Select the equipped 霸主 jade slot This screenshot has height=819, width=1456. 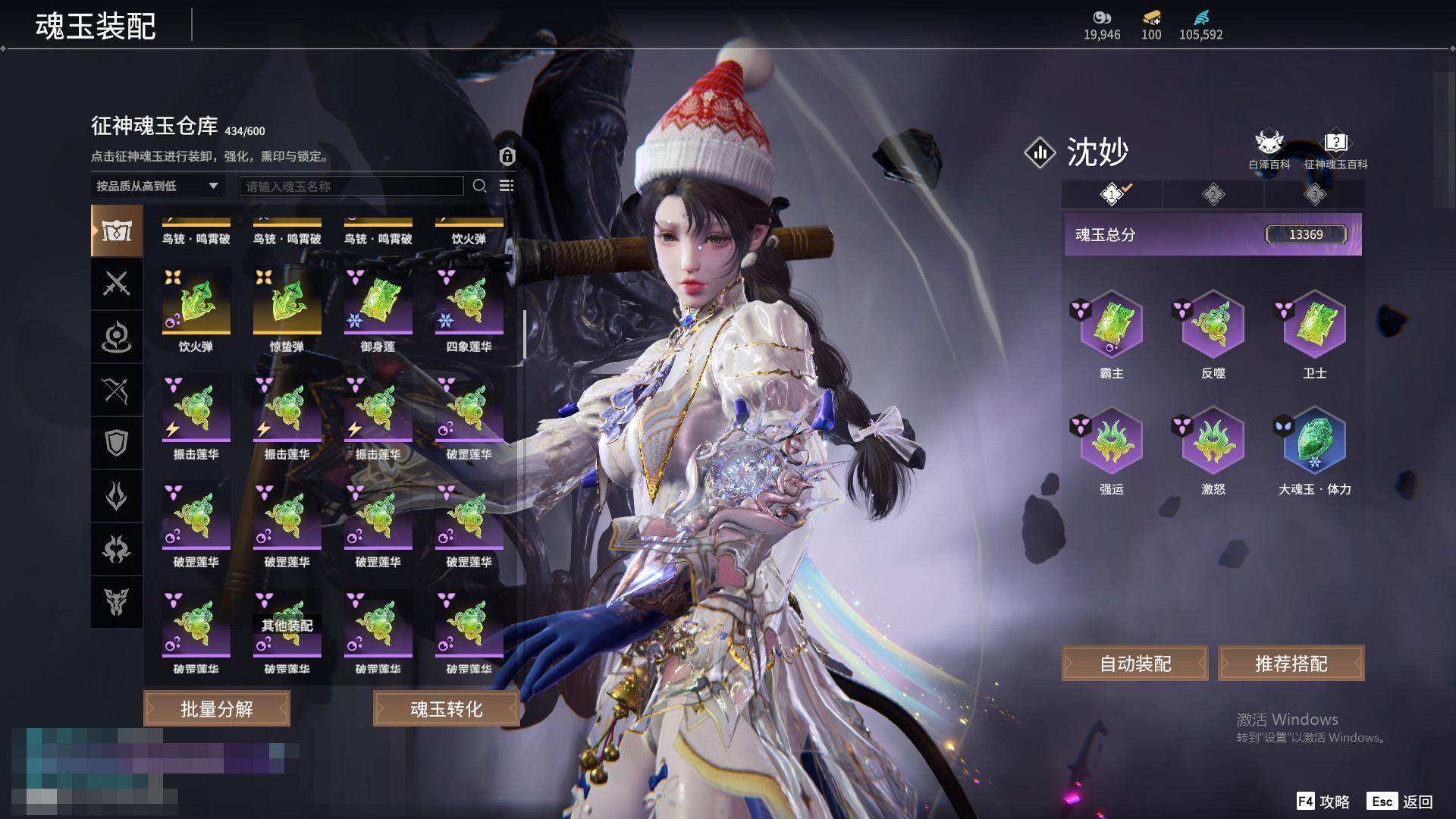(x=1111, y=326)
